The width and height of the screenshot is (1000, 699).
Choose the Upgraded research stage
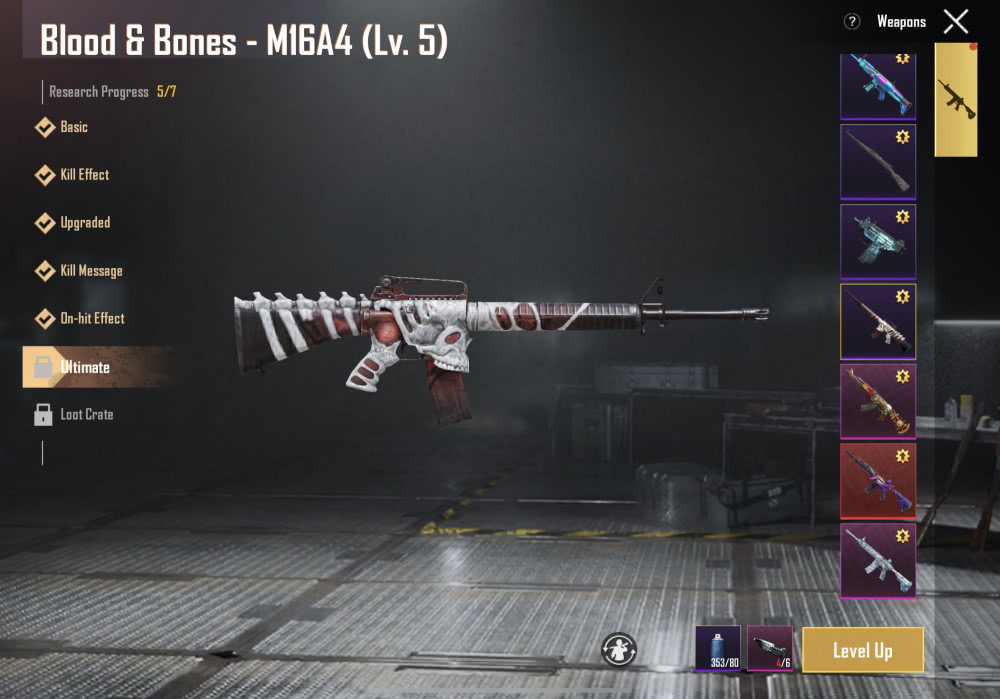click(x=84, y=222)
